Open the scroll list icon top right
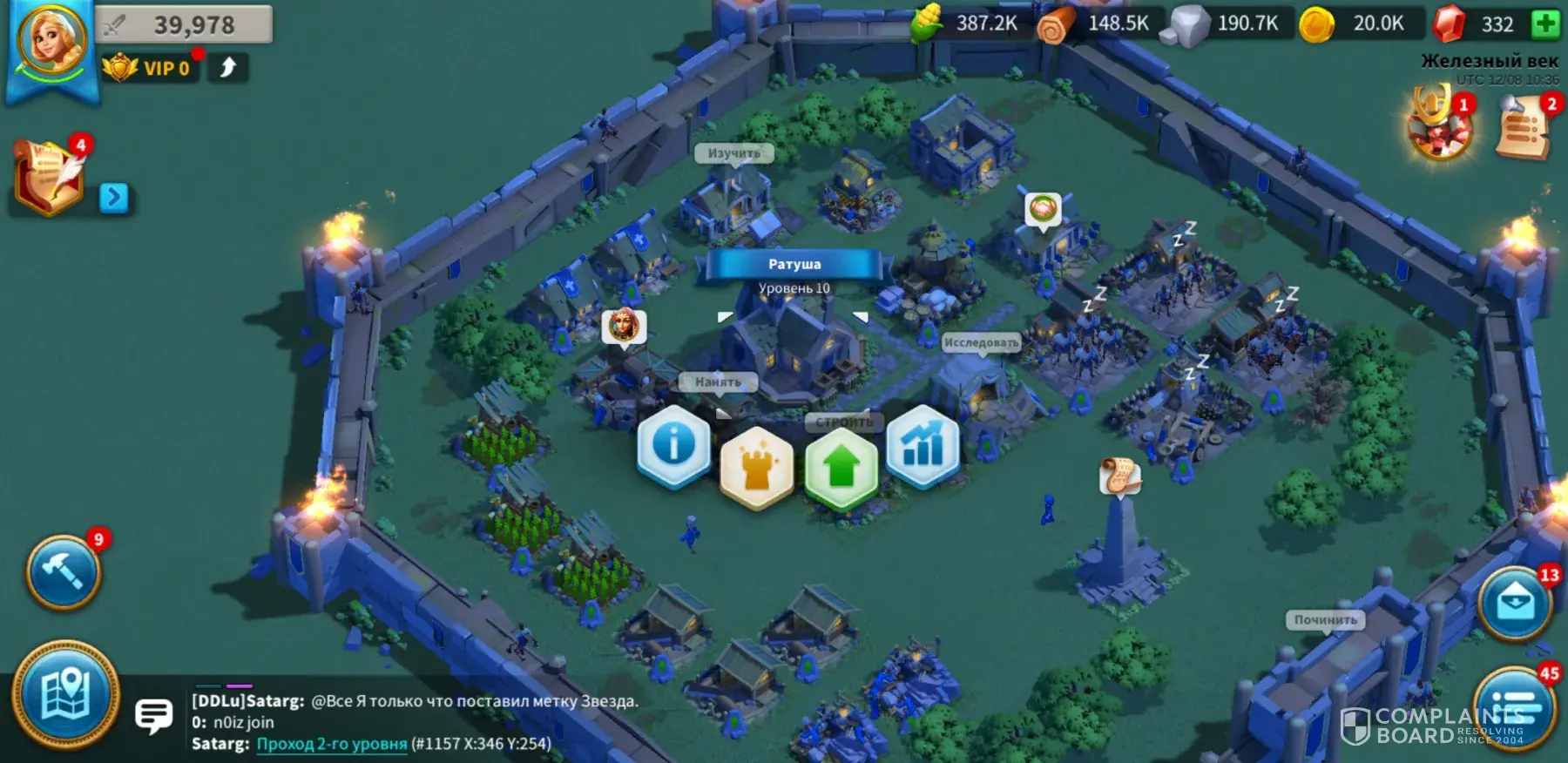1568x763 pixels. 1524,128
